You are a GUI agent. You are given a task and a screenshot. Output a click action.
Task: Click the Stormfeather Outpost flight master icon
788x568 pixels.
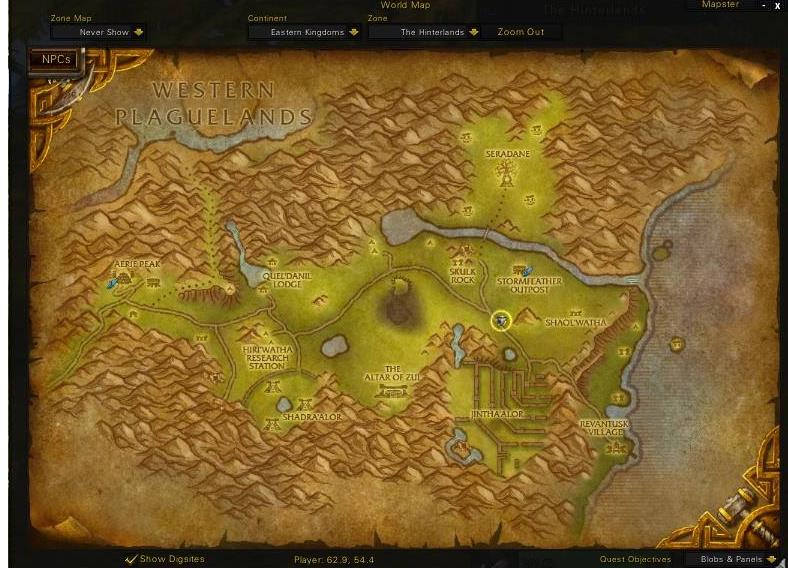point(526,270)
